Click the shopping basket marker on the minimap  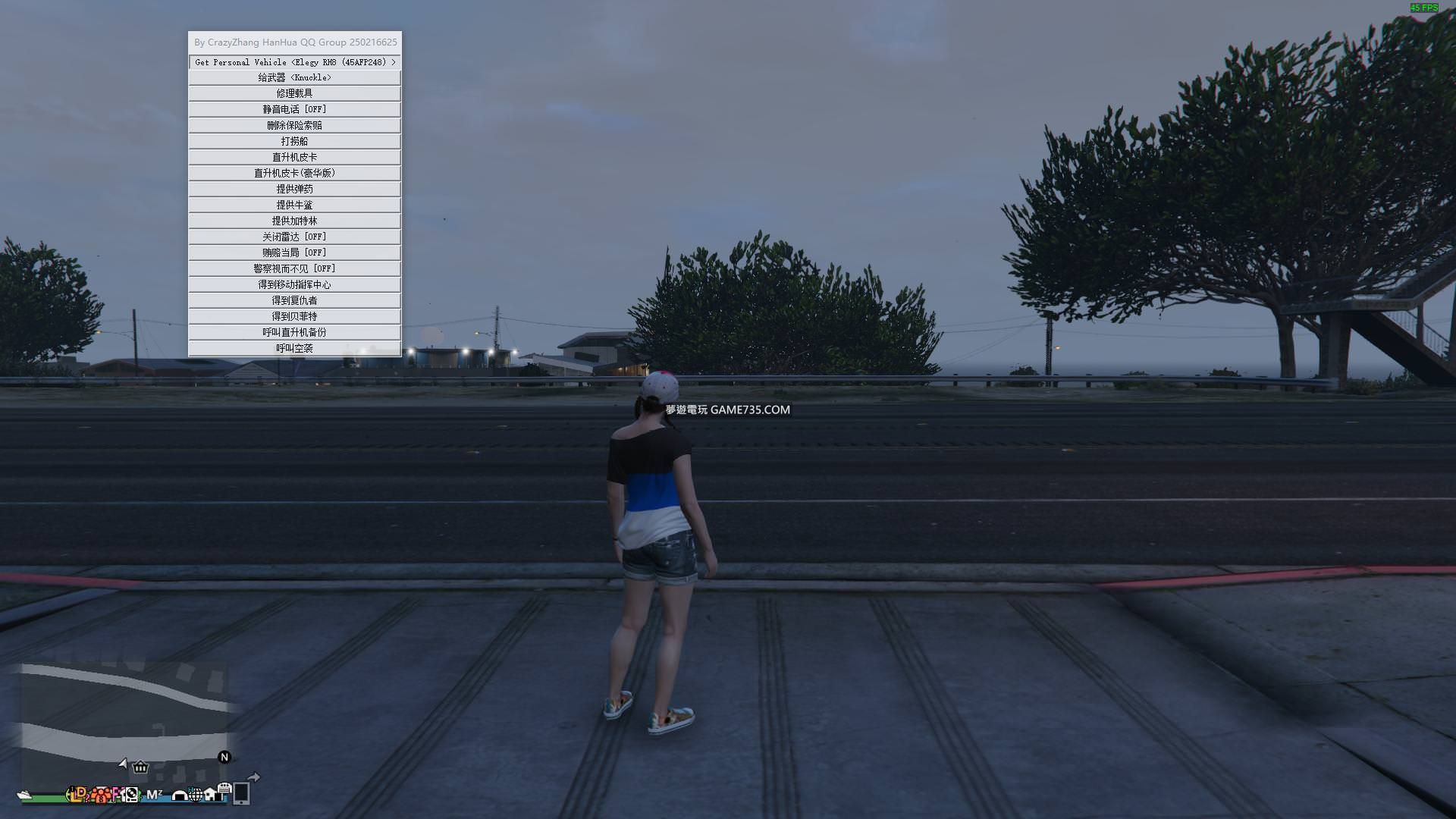[x=140, y=767]
